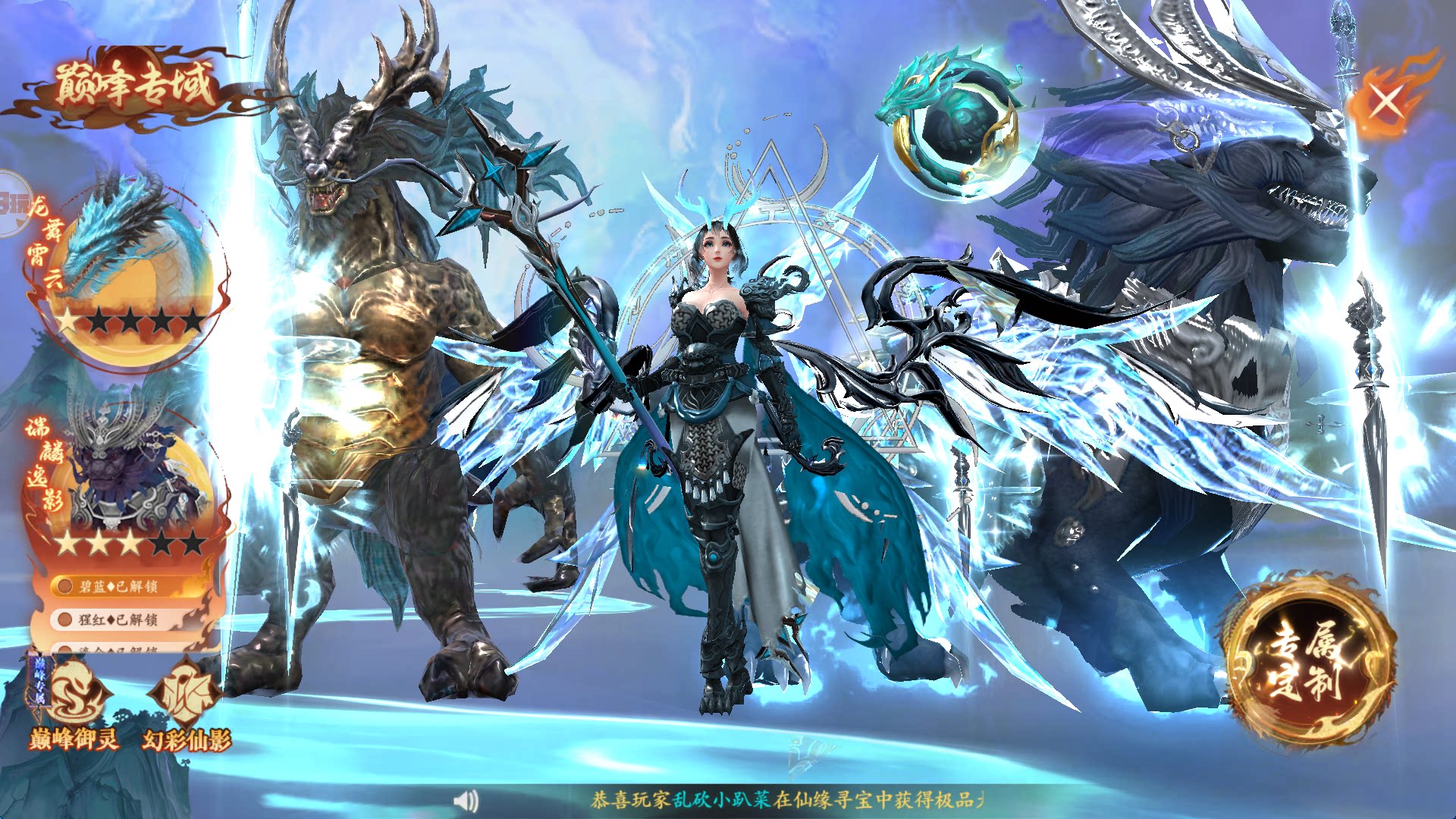1456x819 pixels.
Task: Click the speaker icon in the announcement bar
Action: pos(466,800)
